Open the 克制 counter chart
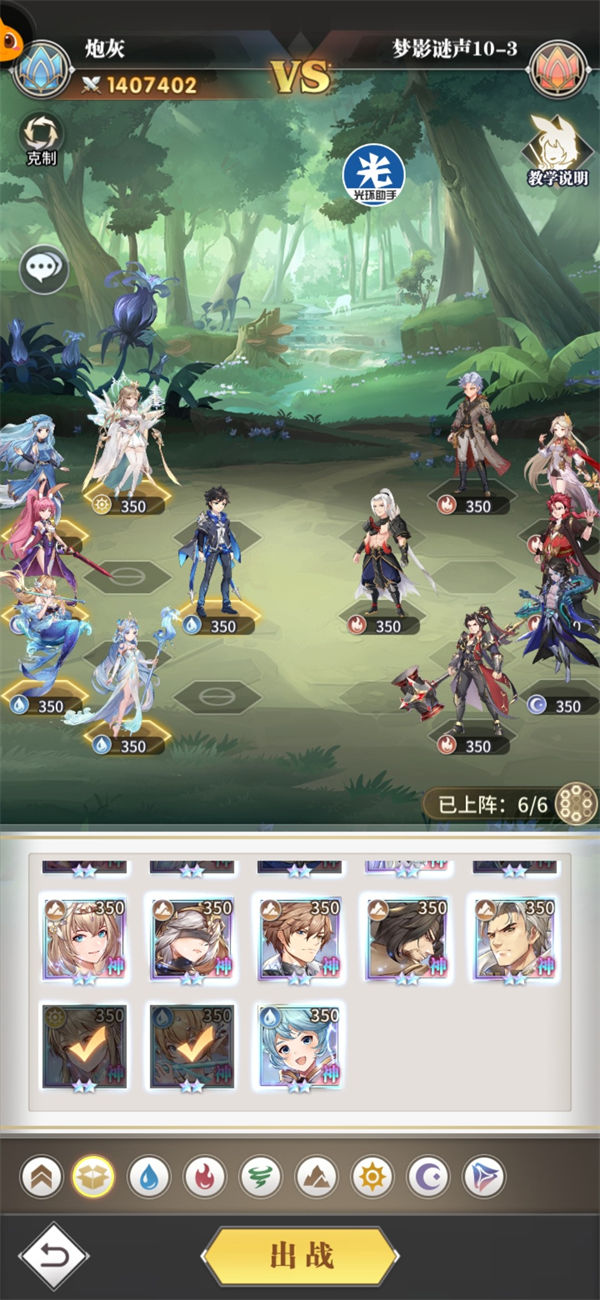Image resolution: width=600 pixels, height=1300 pixels. click(41, 139)
